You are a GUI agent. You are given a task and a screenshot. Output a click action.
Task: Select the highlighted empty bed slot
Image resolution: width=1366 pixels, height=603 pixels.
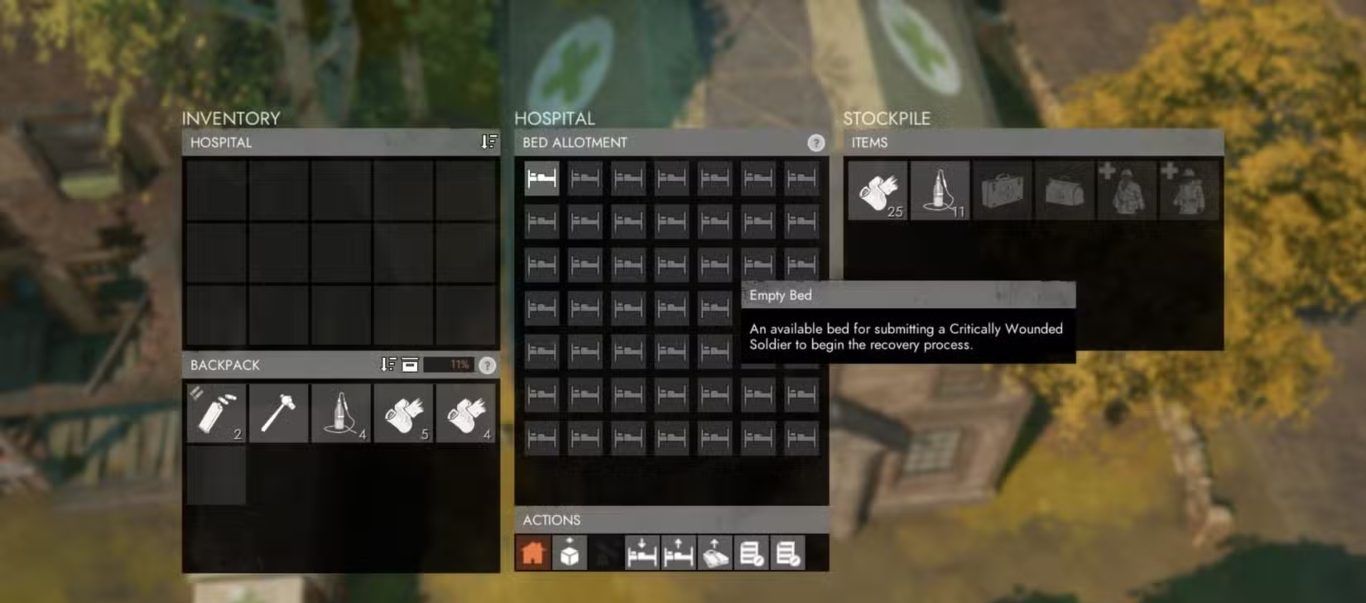[542, 178]
